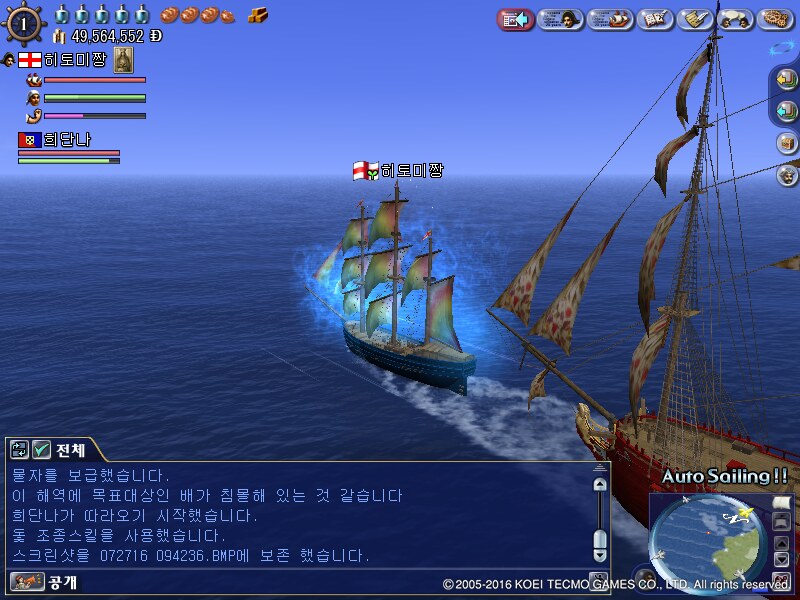
Task: Click the cyan arrow shortcut button
Action: pos(786,111)
